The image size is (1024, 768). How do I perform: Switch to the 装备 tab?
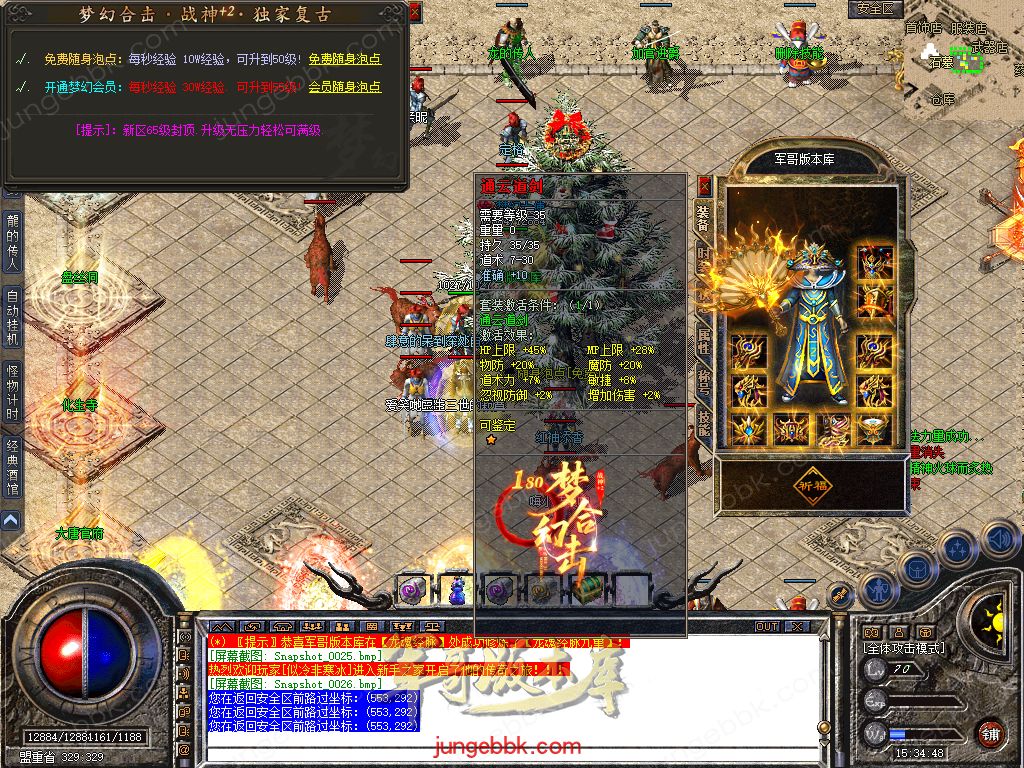[x=703, y=217]
